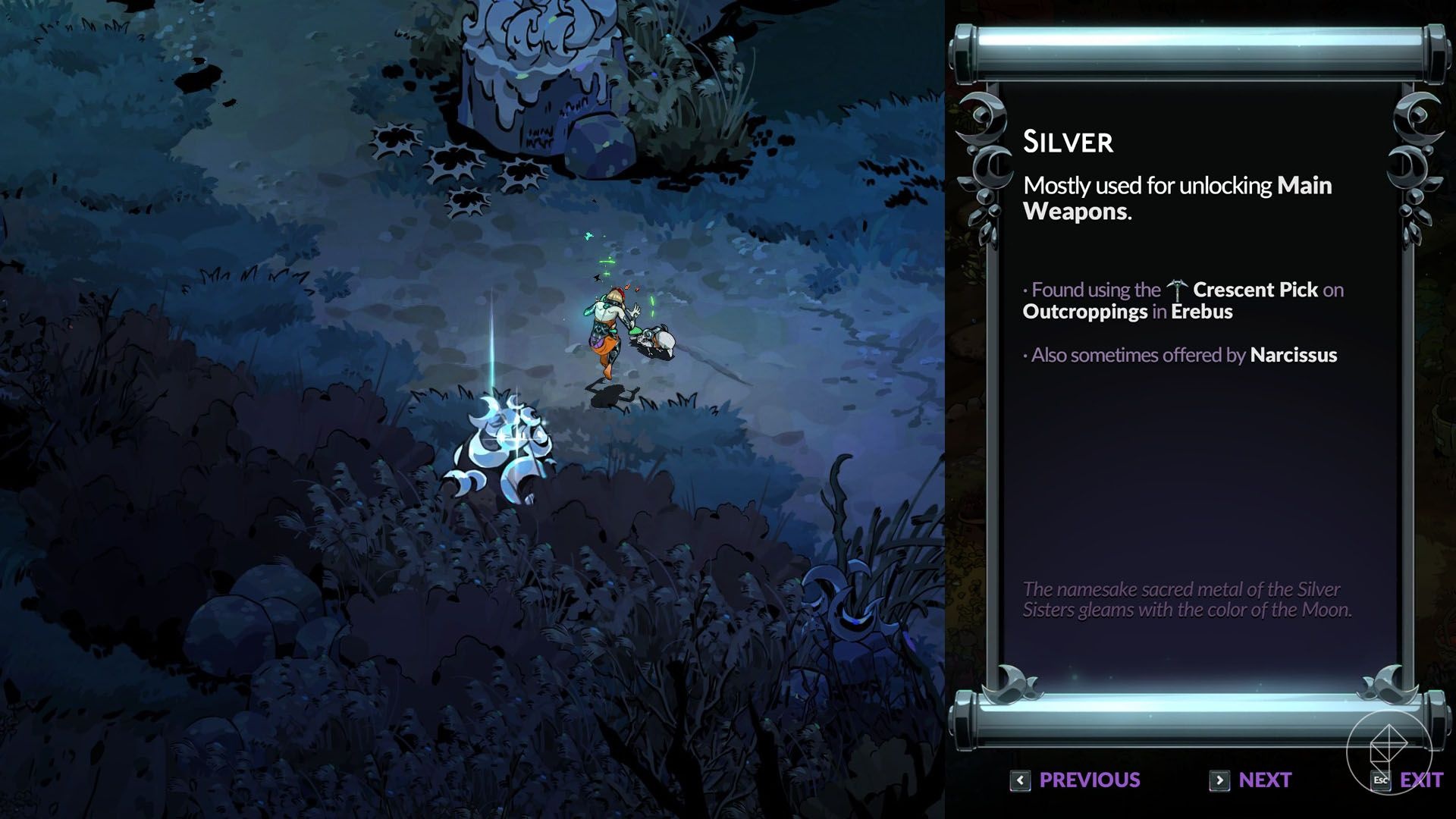Exit the Silver info scroll
The width and height of the screenshot is (1456, 819).
coord(1409,780)
